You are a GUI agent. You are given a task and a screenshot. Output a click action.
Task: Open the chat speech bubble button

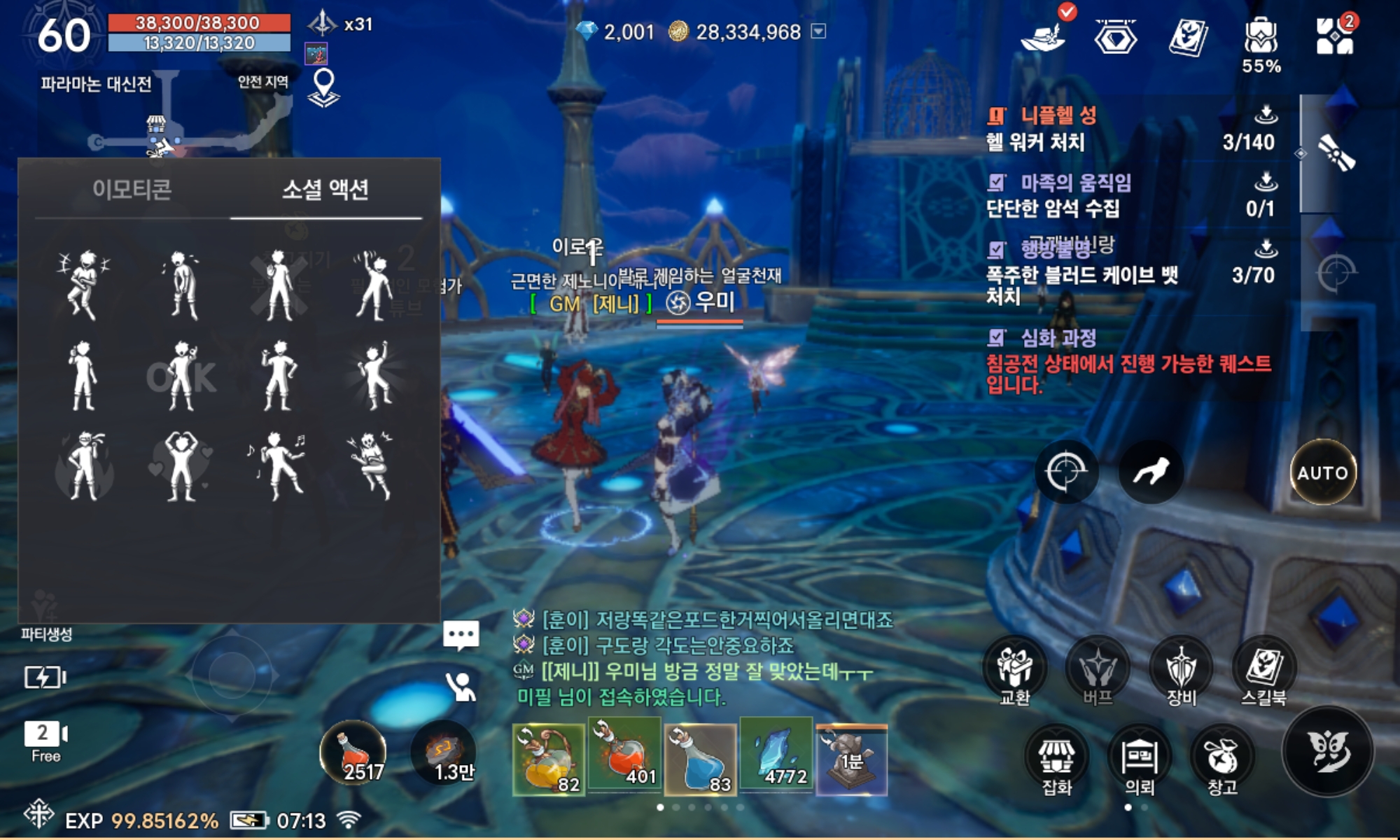coord(461,636)
